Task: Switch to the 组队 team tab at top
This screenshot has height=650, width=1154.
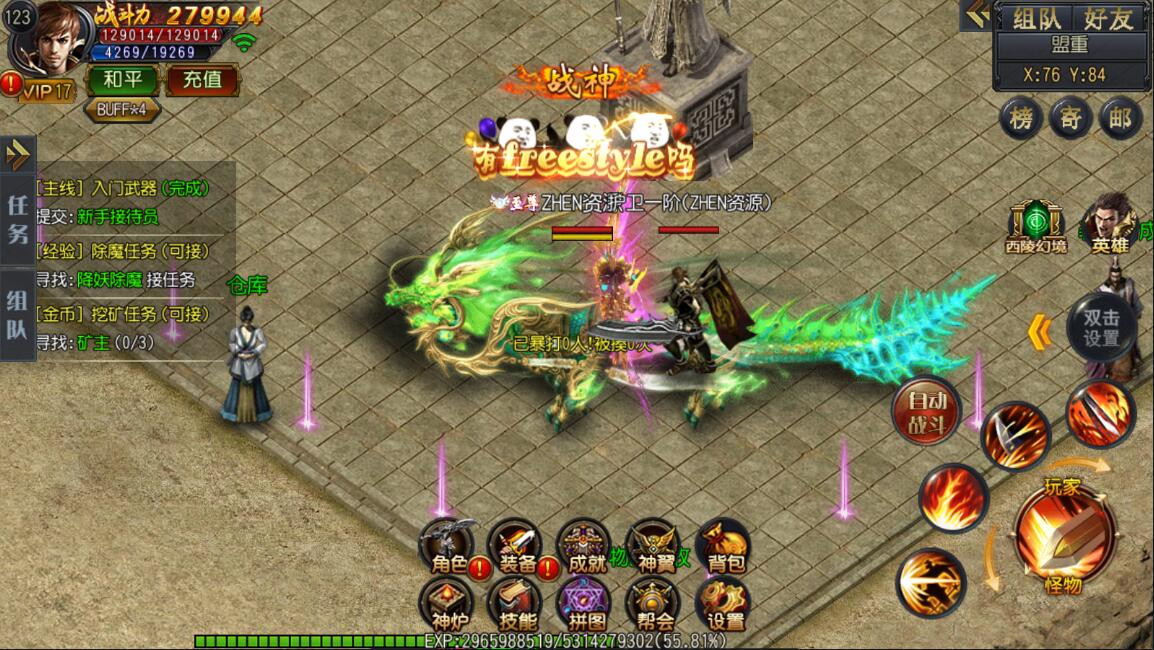Action: [1037, 18]
